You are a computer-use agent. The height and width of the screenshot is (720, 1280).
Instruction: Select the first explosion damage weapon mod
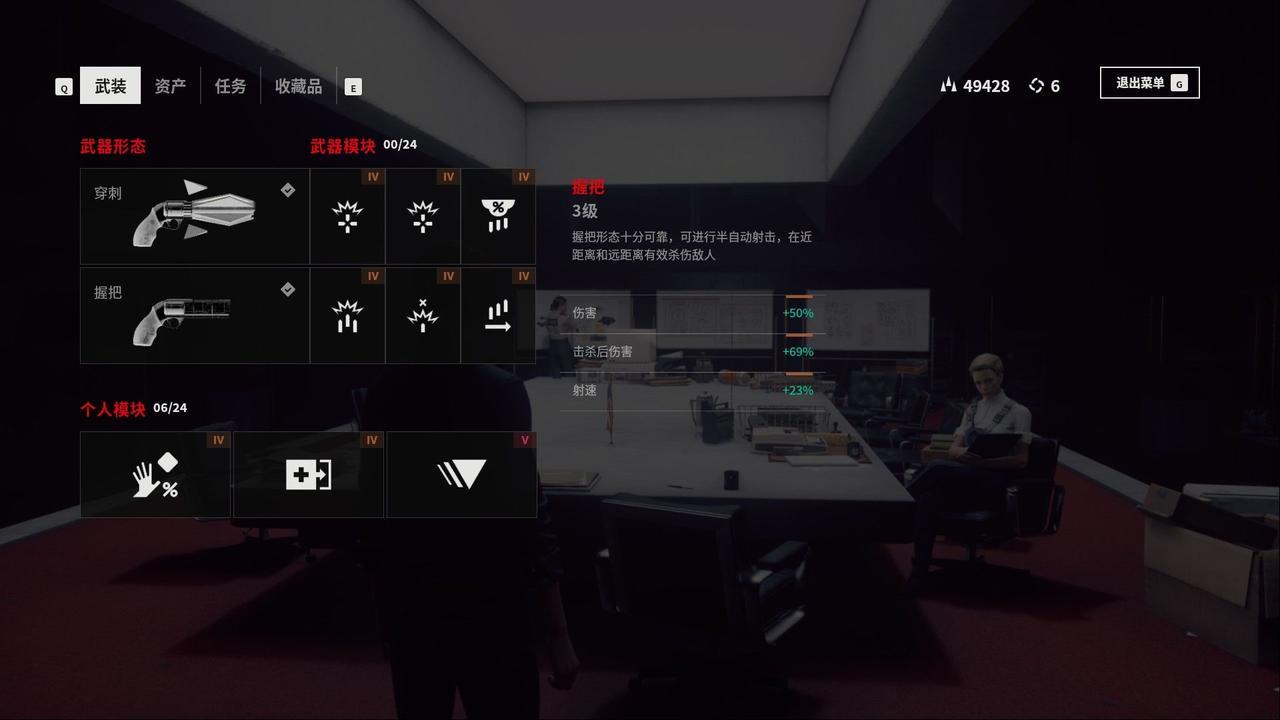click(346, 216)
